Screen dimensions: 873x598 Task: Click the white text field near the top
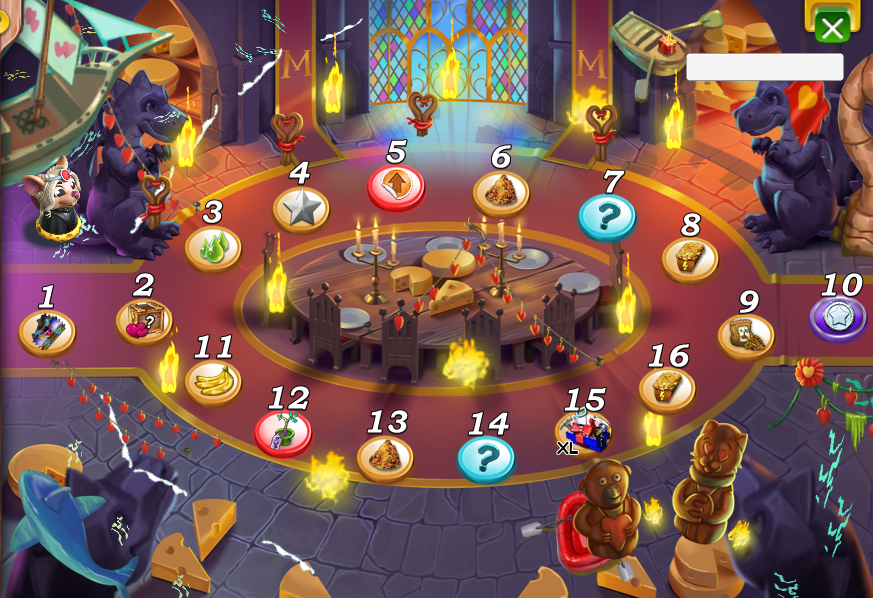coord(764,67)
